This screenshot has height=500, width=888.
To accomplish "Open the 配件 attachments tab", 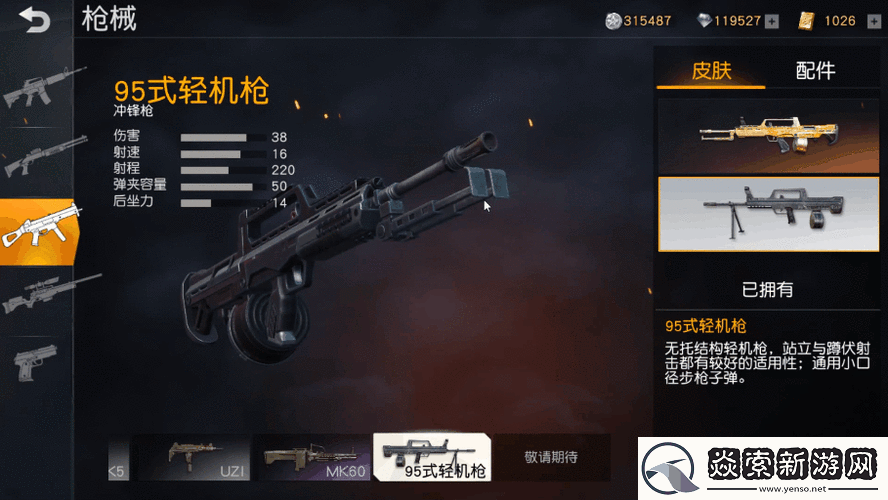I will tap(815, 70).
